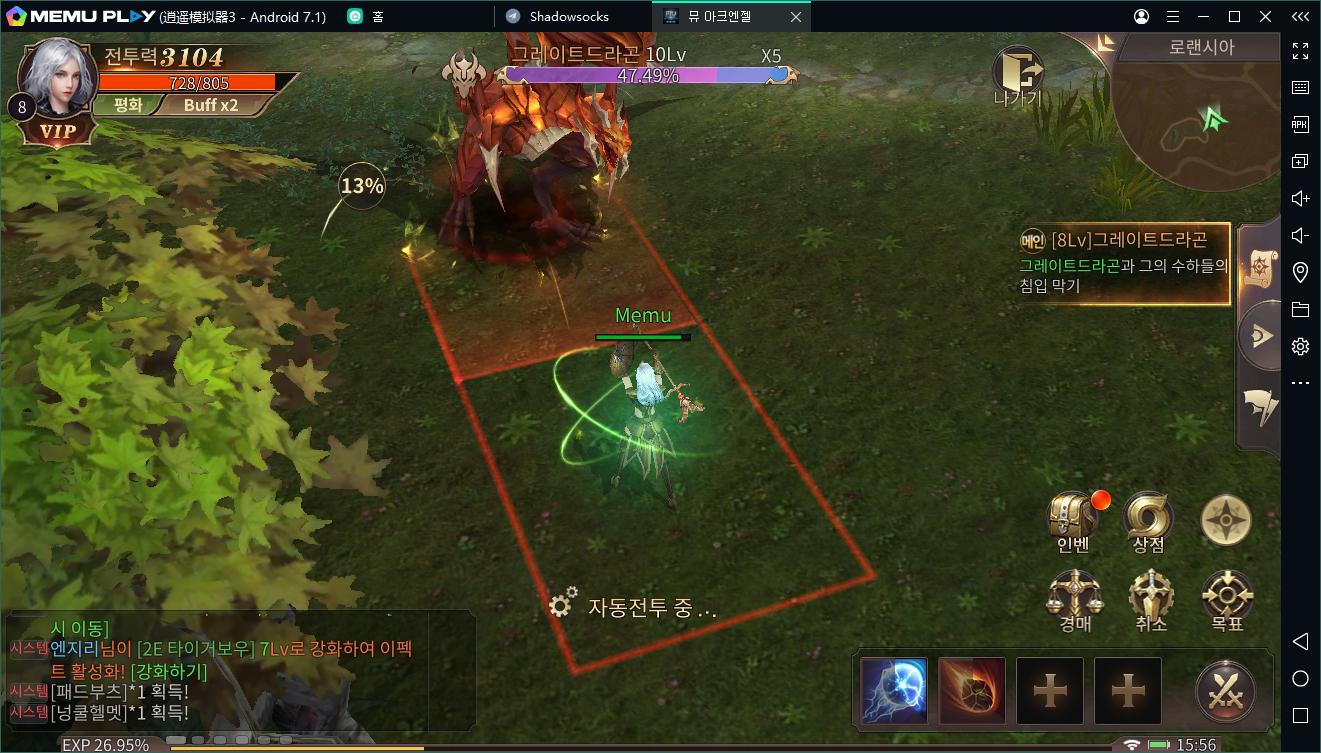Select the 목표 target button
This screenshot has height=753, width=1321.
(1227, 598)
